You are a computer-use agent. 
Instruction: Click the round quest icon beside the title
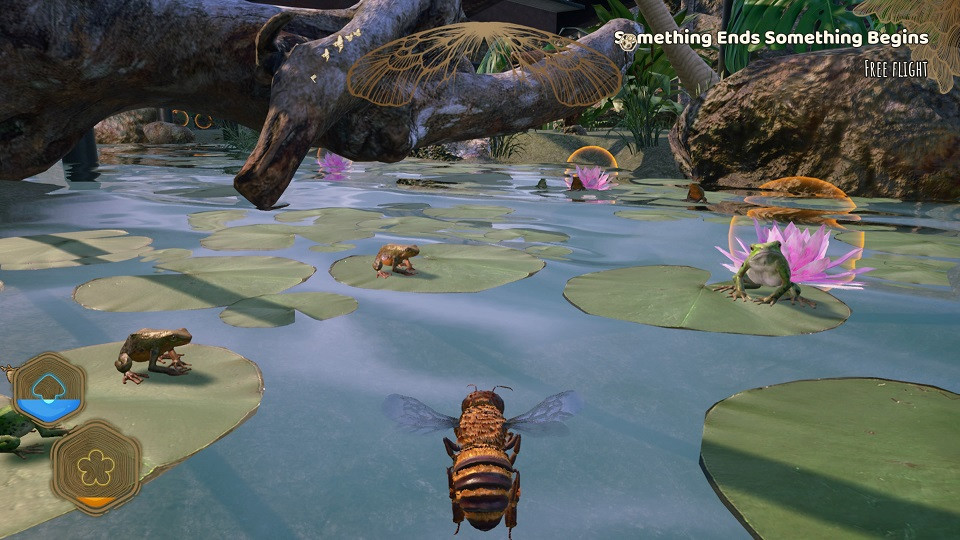pyautogui.click(x=626, y=40)
